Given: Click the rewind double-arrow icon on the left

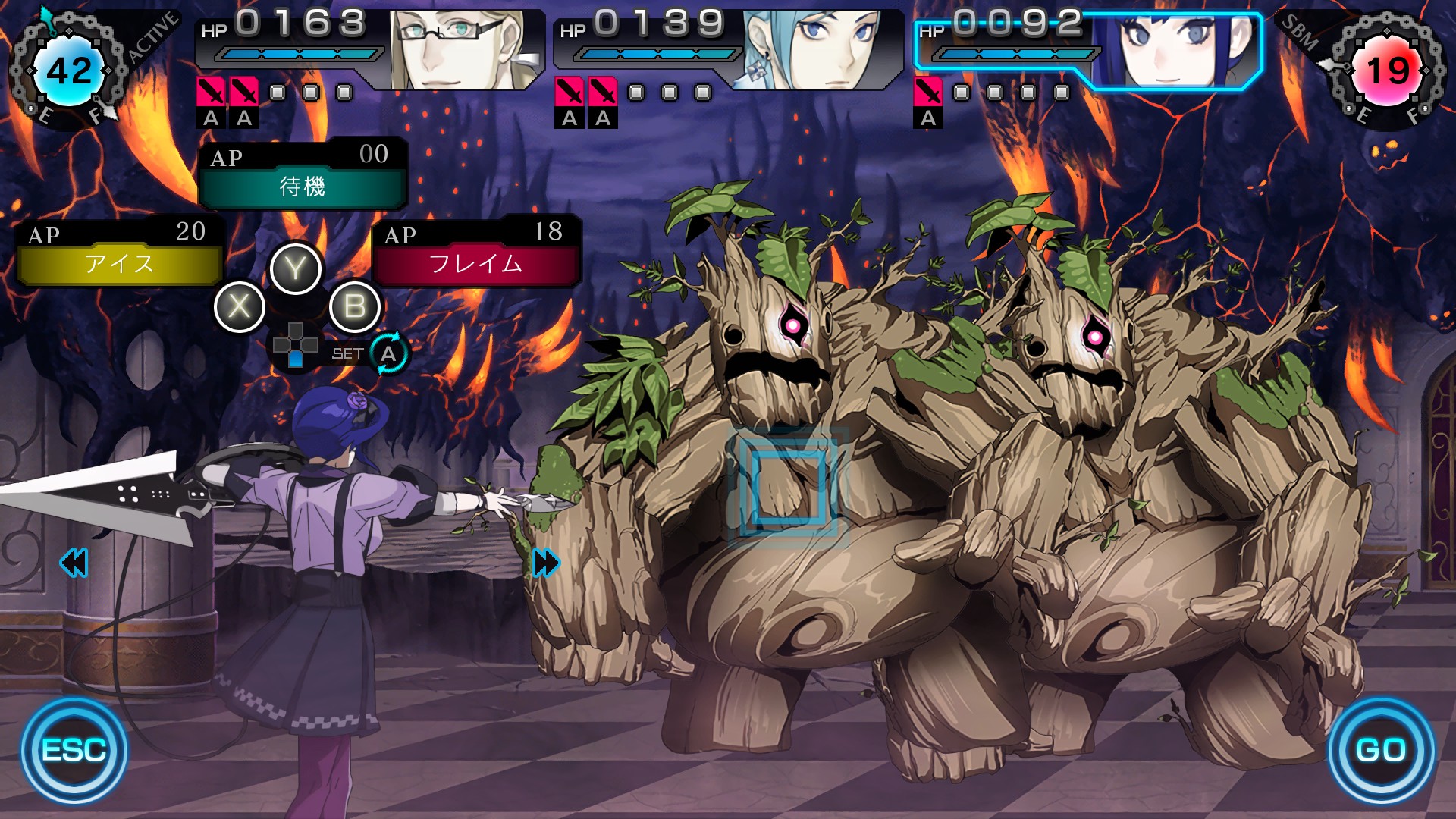Looking at the screenshot, I should (72, 561).
